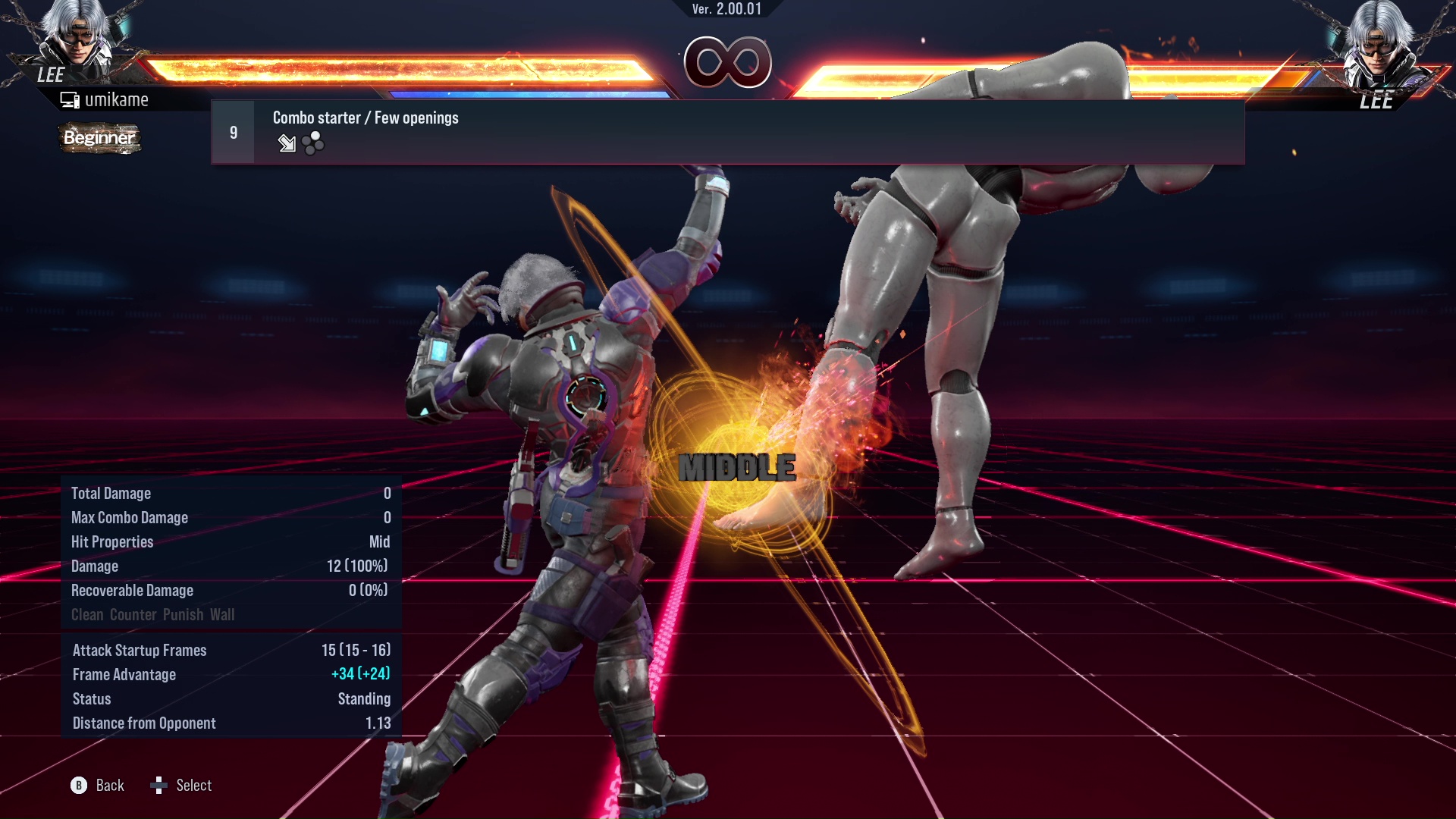Click the MIDDLE hit indicator text
The image size is (1456, 819).
coord(736,468)
